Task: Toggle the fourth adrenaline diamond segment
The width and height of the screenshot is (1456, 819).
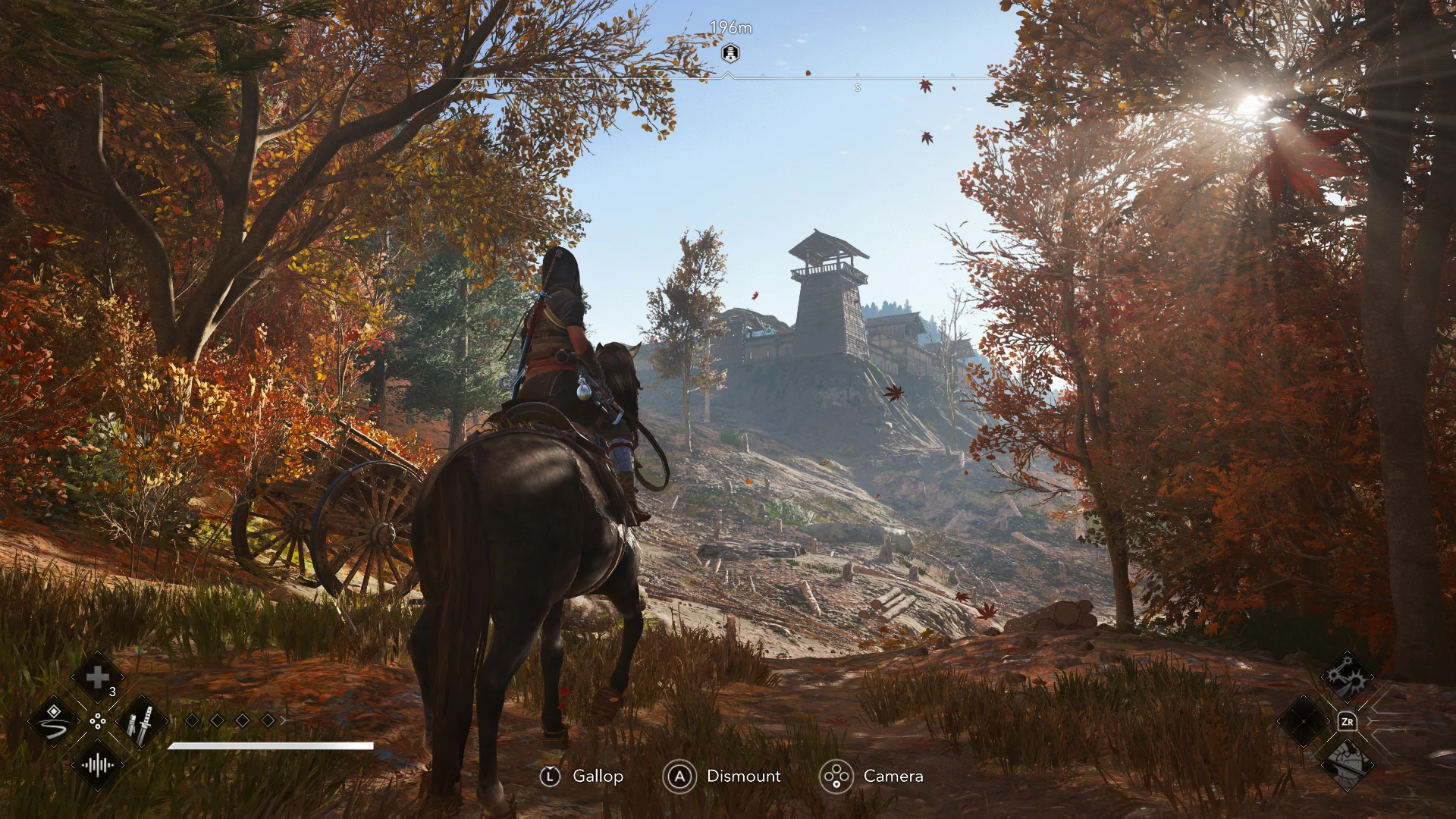Action: 266,720
